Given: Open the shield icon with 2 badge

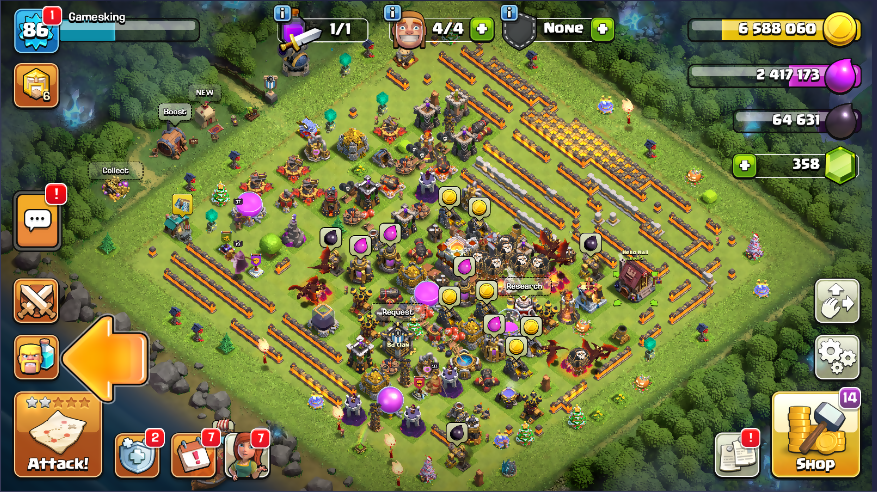Looking at the screenshot, I should pyautogui.click(x=136, y=455).
